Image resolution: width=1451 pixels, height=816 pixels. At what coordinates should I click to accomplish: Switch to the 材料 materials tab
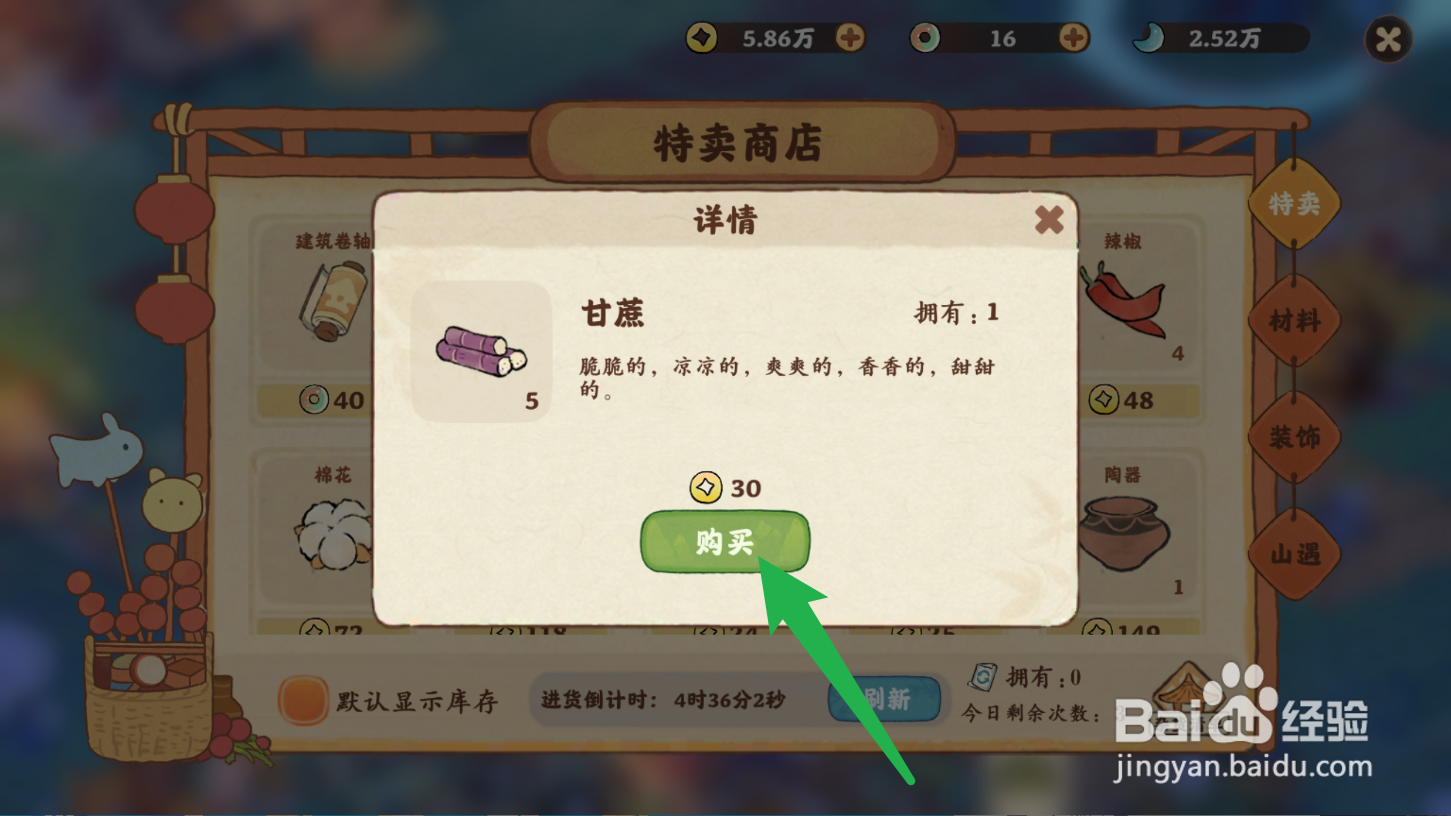[x=1294, y=320]
